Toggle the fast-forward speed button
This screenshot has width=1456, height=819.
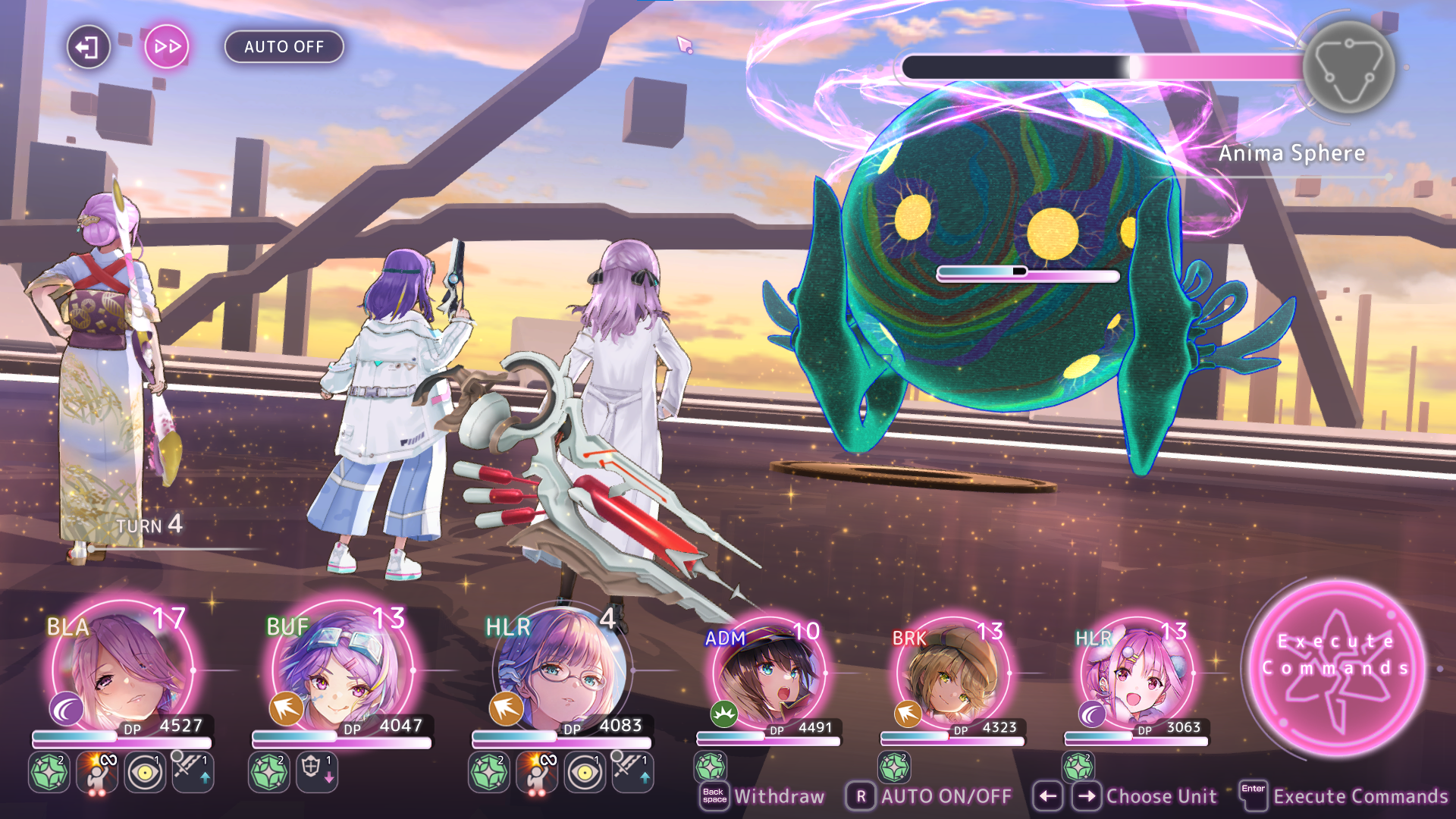[x=167, y=47]
